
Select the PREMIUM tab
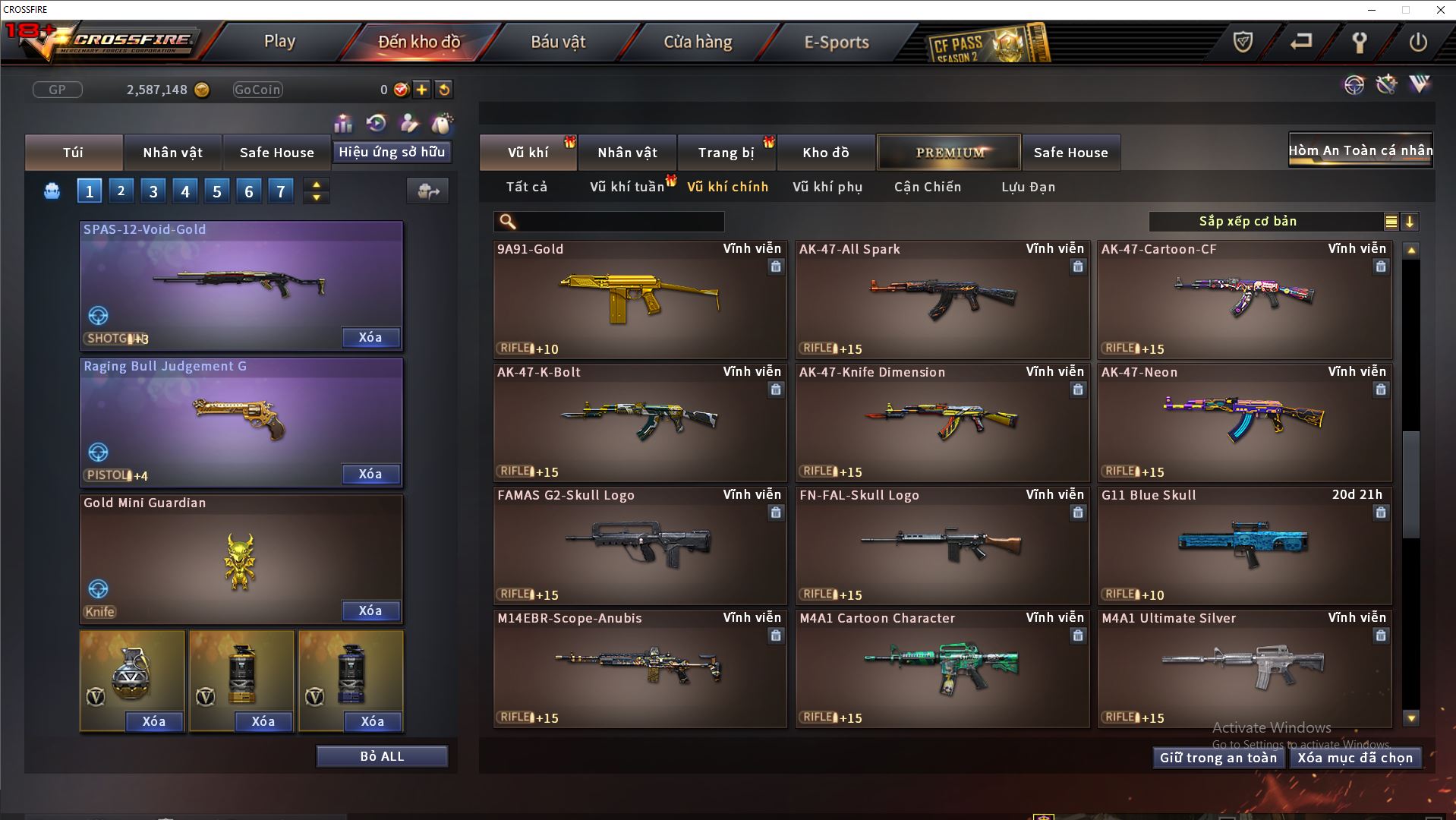point(949,153)
